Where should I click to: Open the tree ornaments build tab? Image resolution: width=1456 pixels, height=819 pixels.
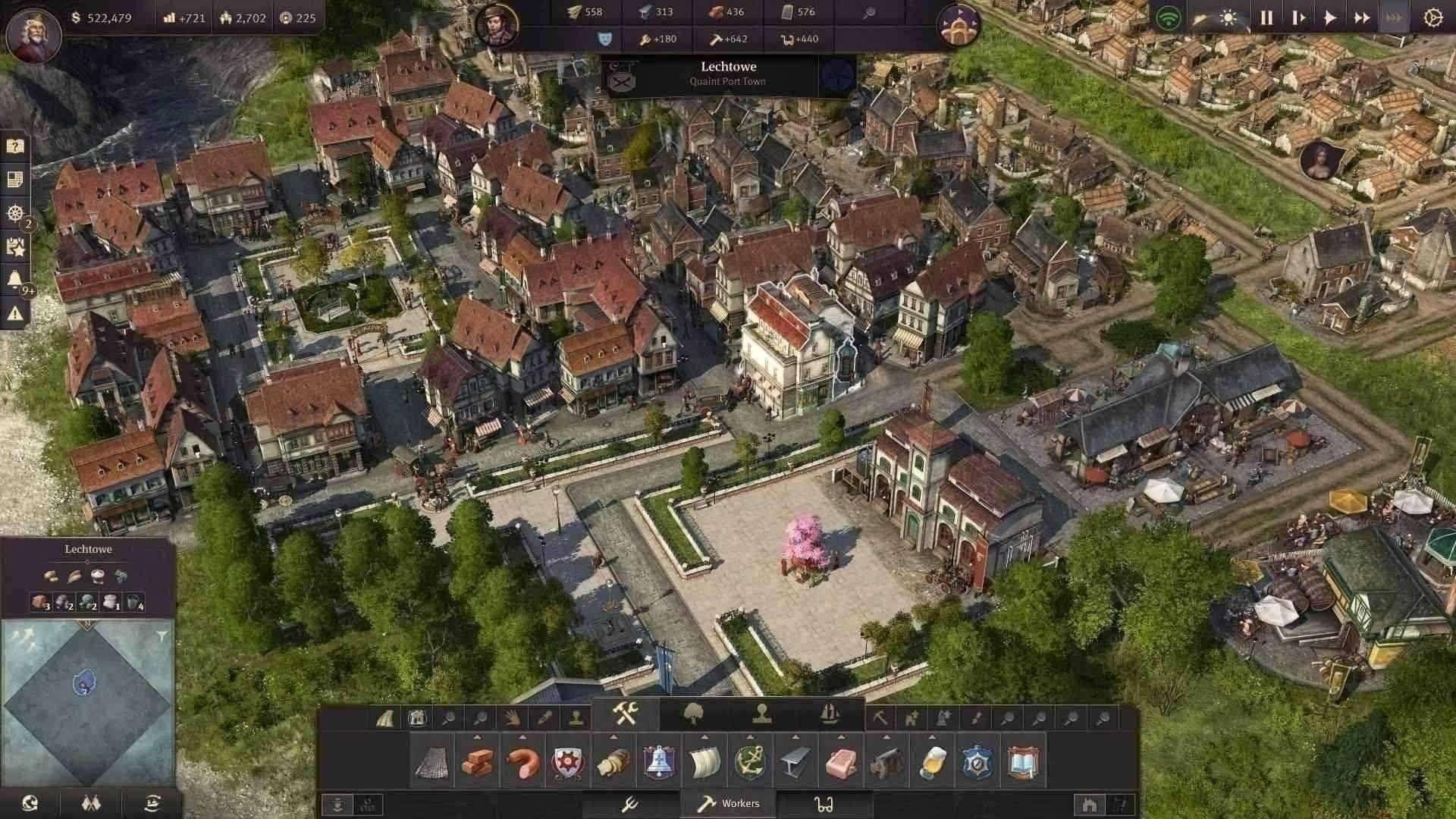point(693,714)
